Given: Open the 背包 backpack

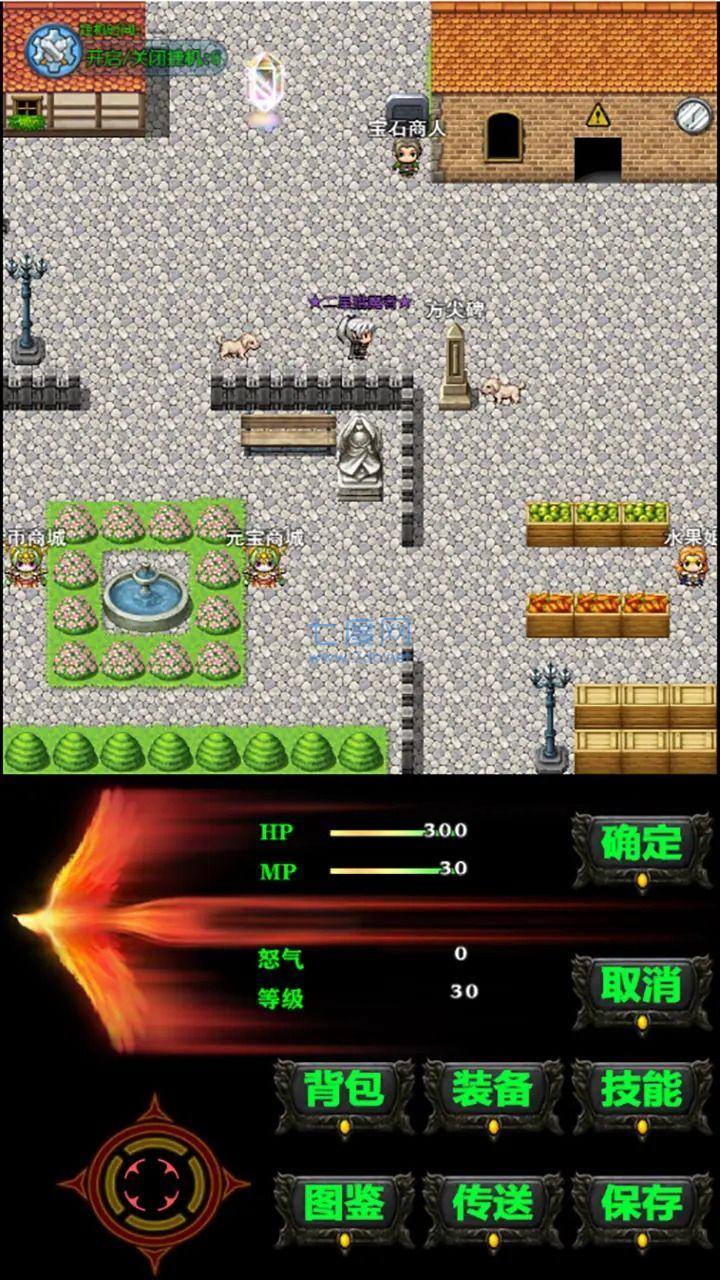Looking at the screenshot, I should click(x=344, y=1091).
